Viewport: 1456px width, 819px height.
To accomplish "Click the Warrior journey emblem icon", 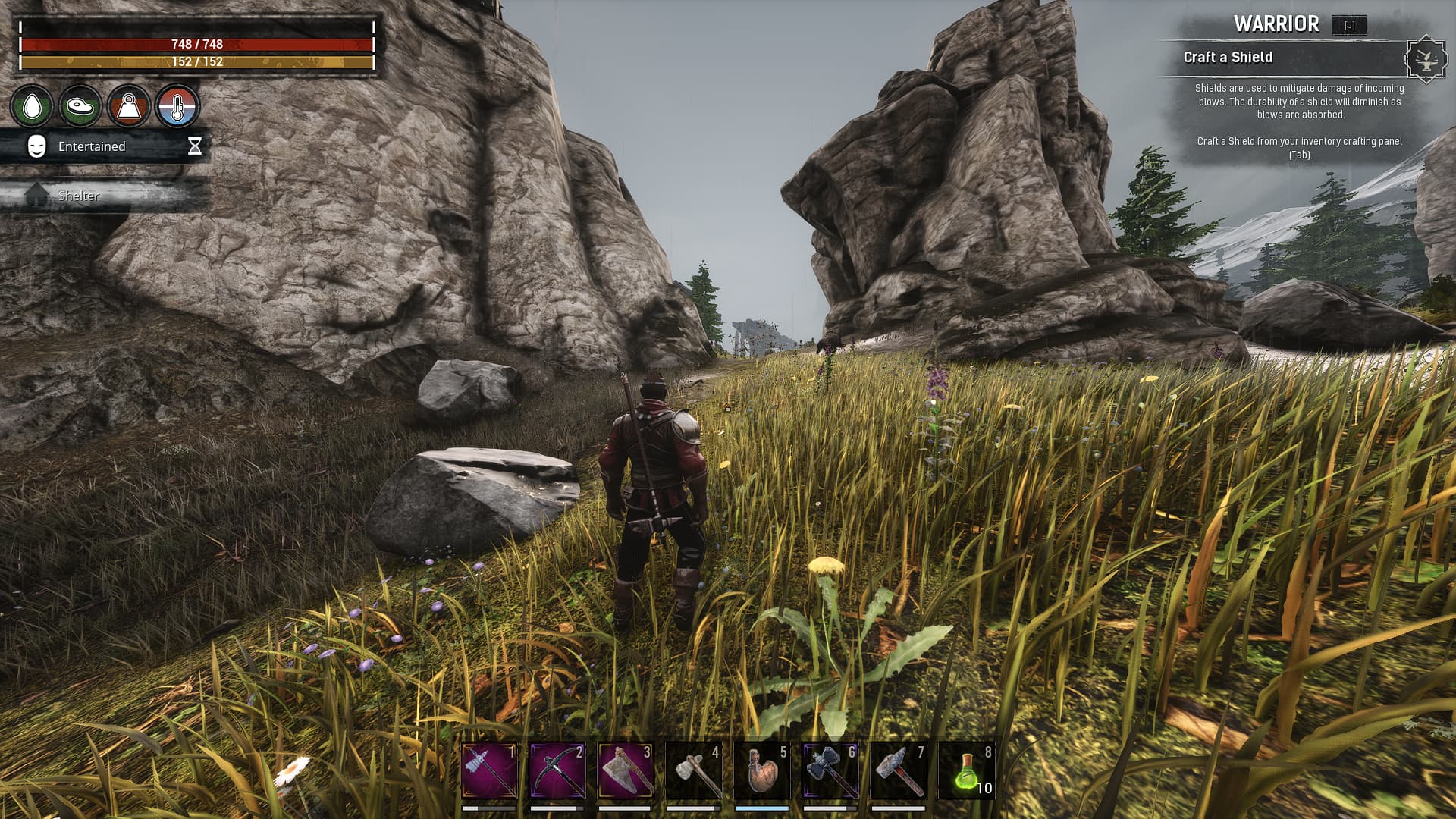I will [x=1426, y=58].
